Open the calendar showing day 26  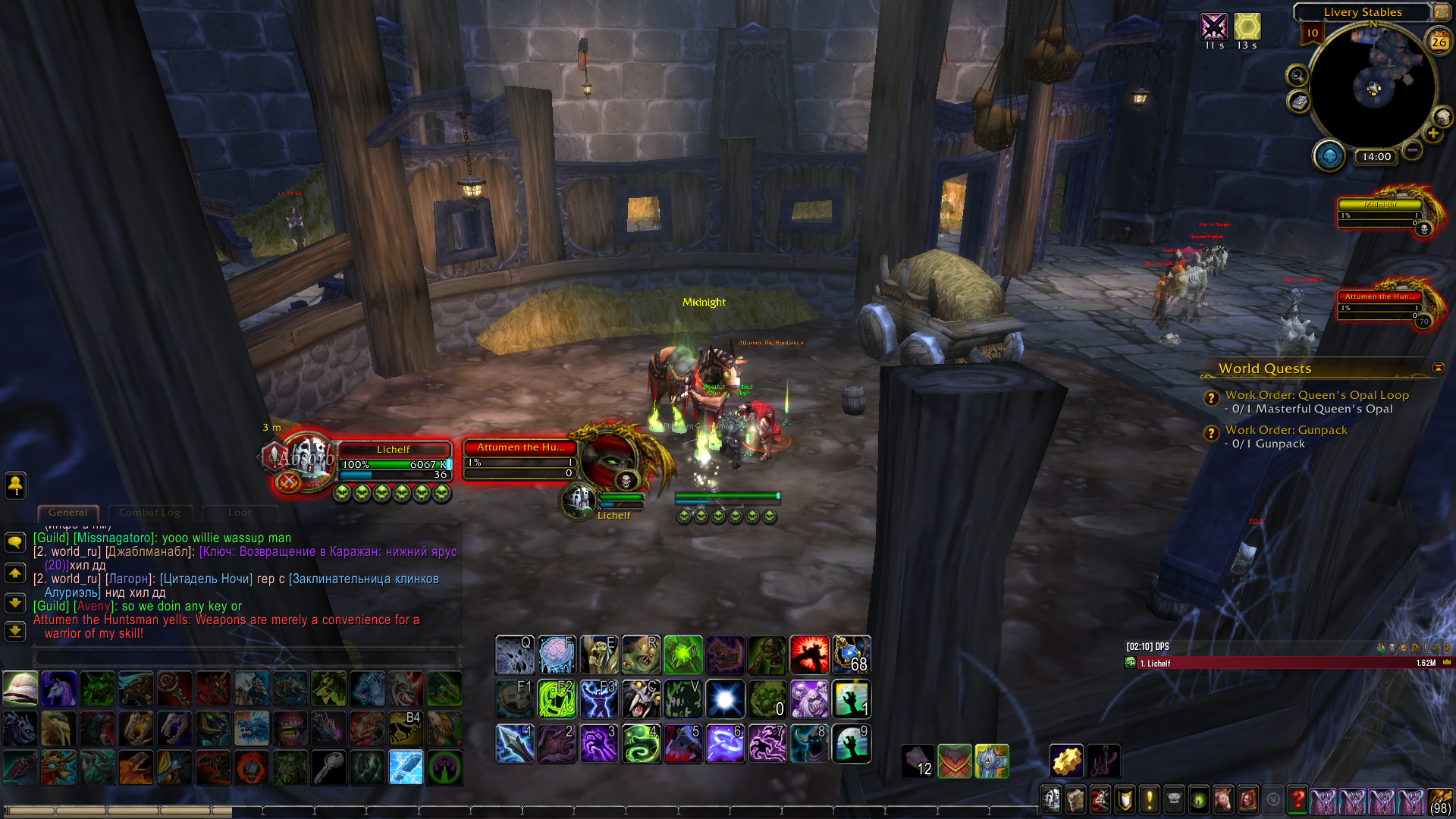[1439, 42]
